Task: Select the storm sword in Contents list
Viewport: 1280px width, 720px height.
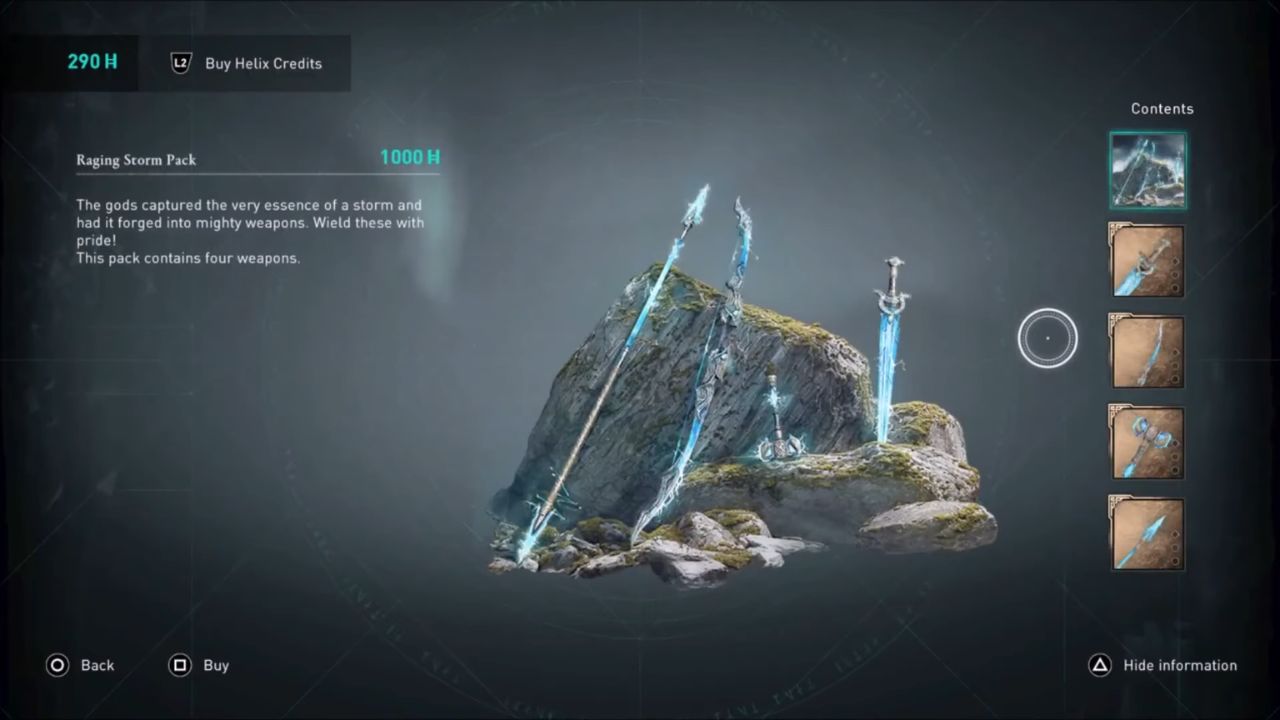Action: coord(1147,261)
